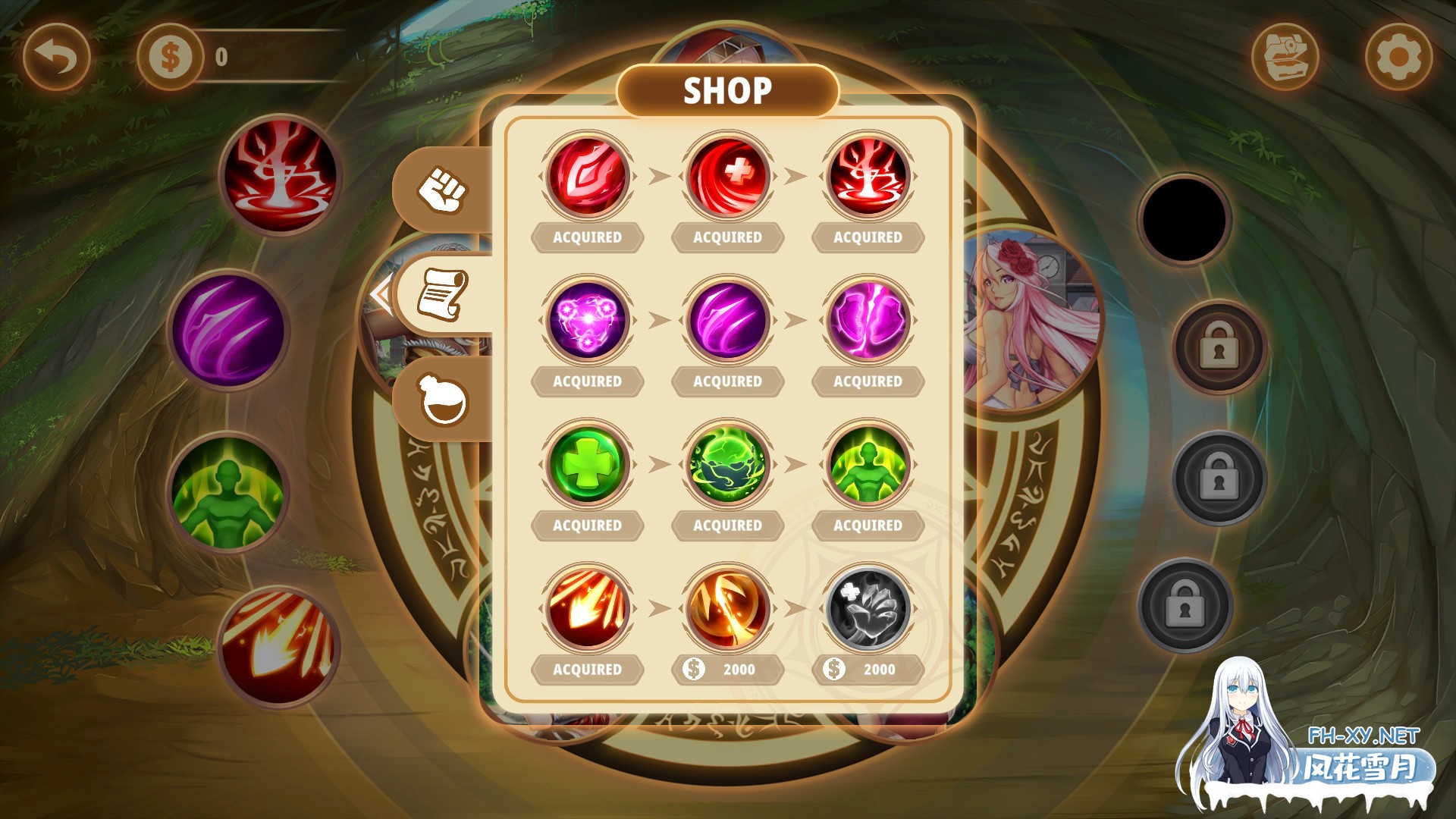Switch to the fist skills tab
1456x819 pixels.
pyautogui.click(x=444, y=190)
